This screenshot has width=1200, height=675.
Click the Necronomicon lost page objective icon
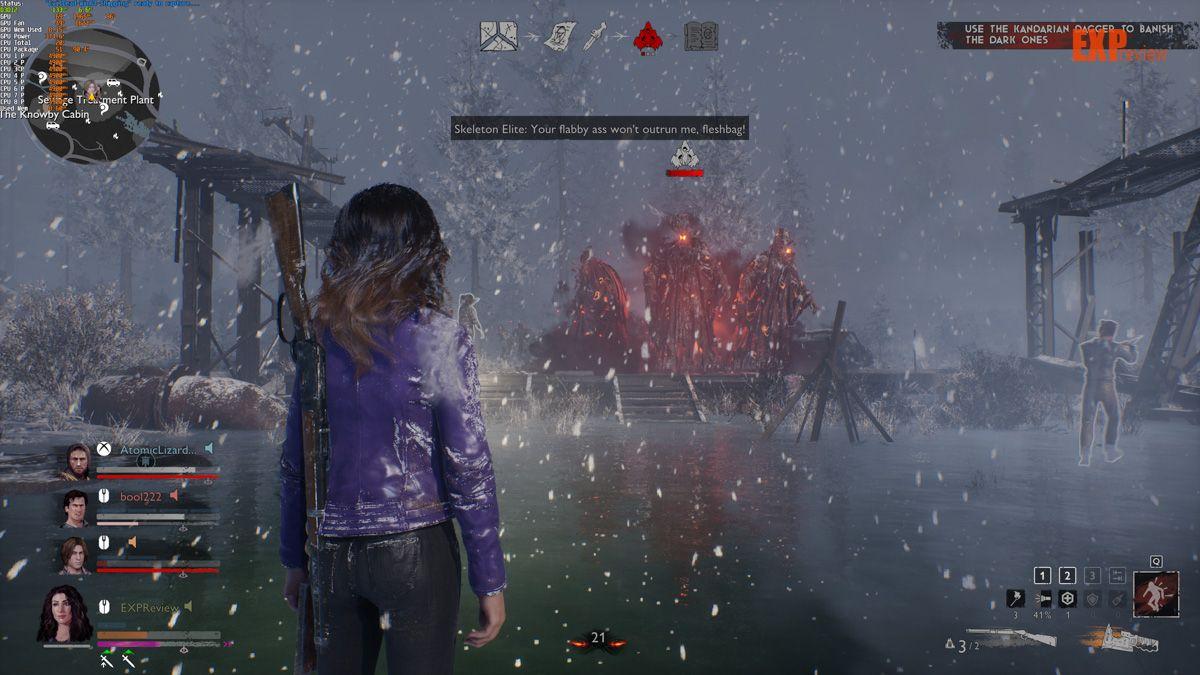(x=555, y=37)
